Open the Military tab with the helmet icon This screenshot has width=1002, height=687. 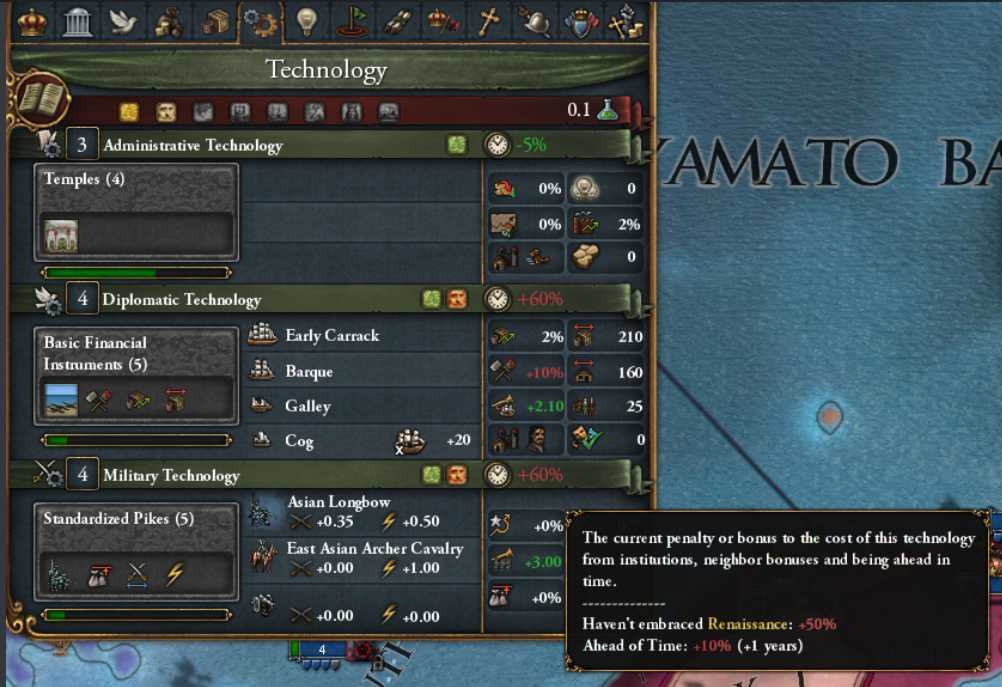534,21
